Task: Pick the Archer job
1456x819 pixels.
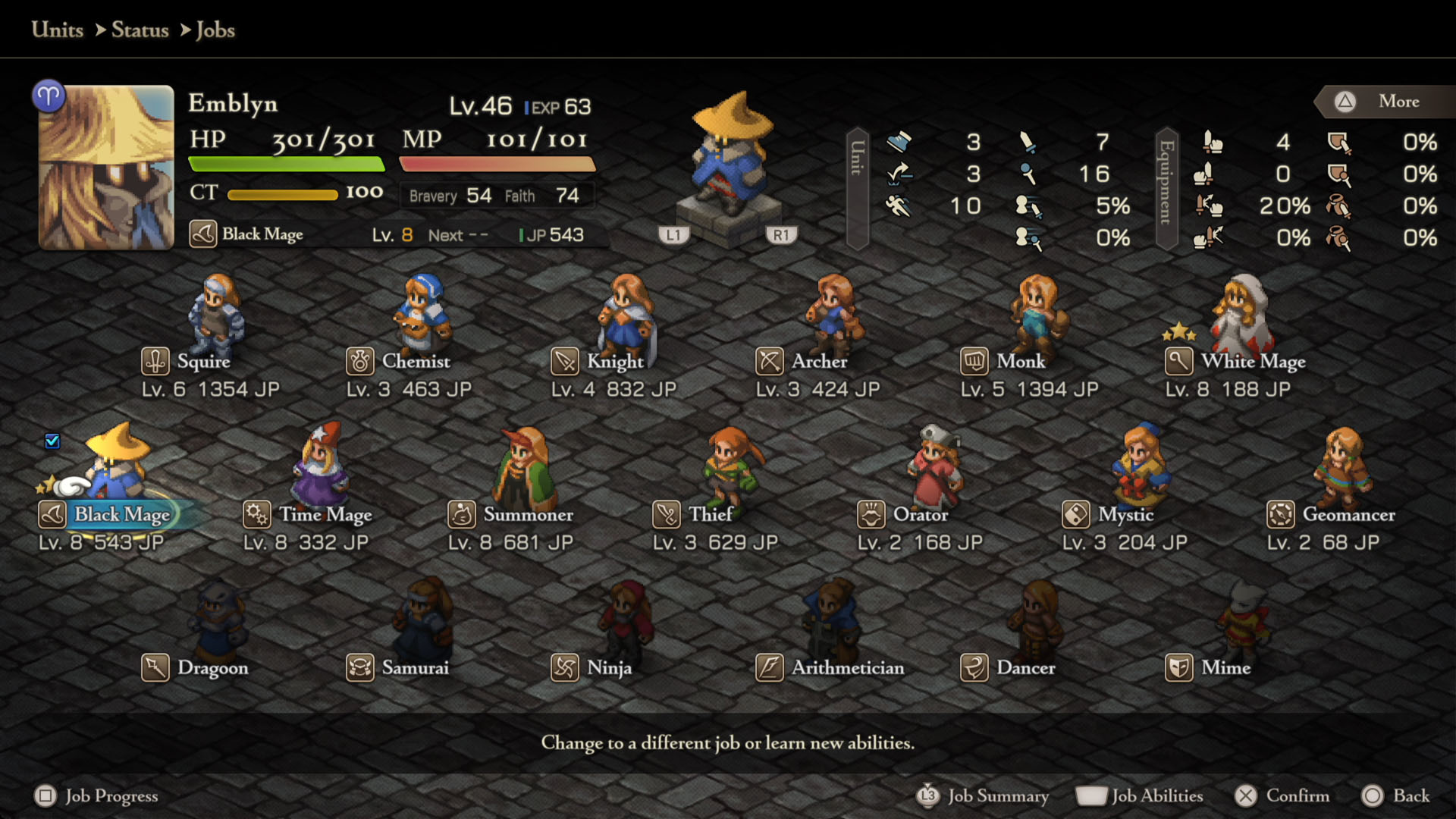Action: coord(818,362)
